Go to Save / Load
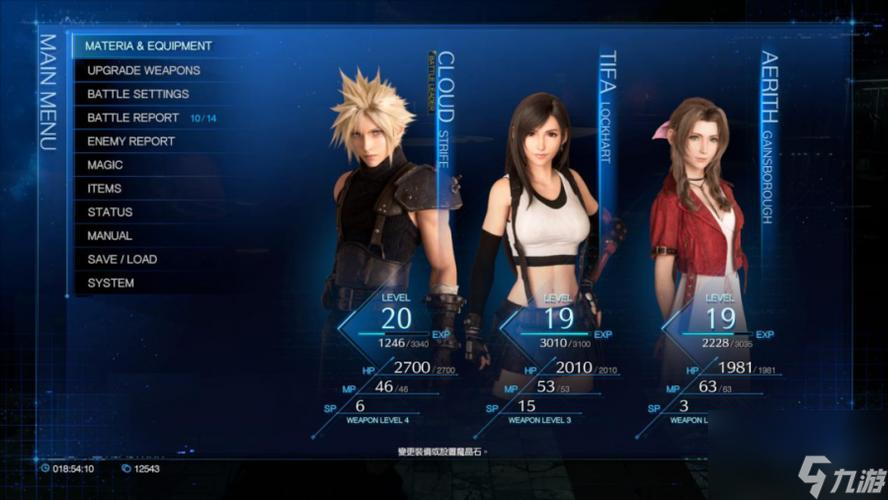 click(122, 259)
